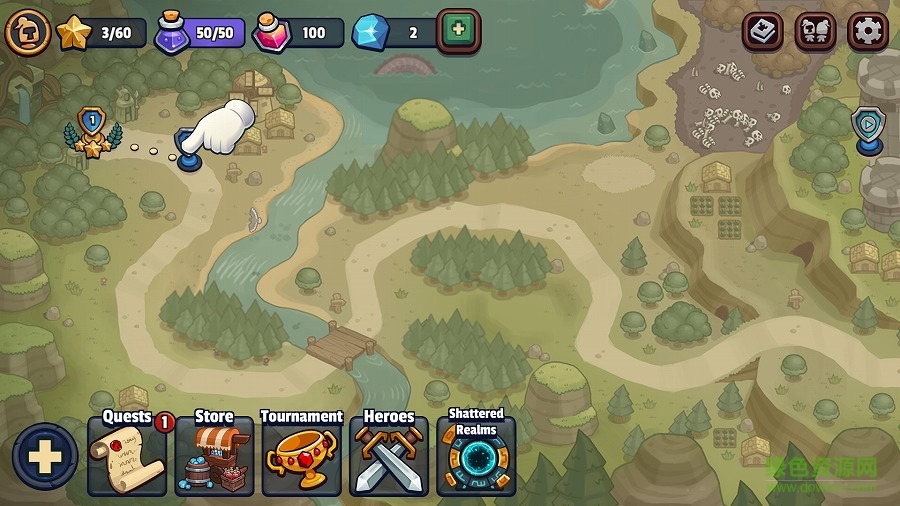Visit the Store
900x506 pixels.
tap(214, 456)
